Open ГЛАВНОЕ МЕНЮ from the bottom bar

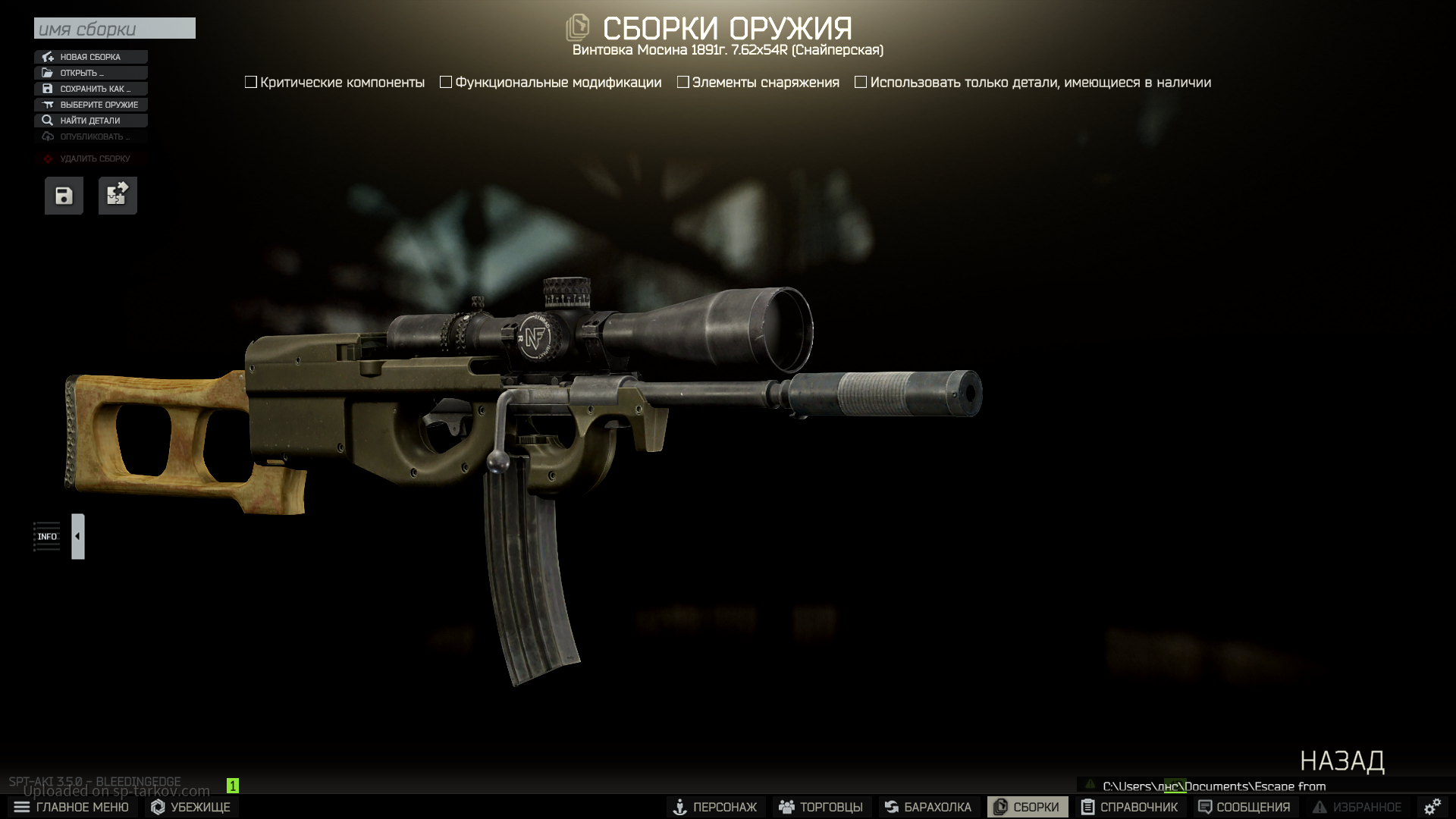72,807
